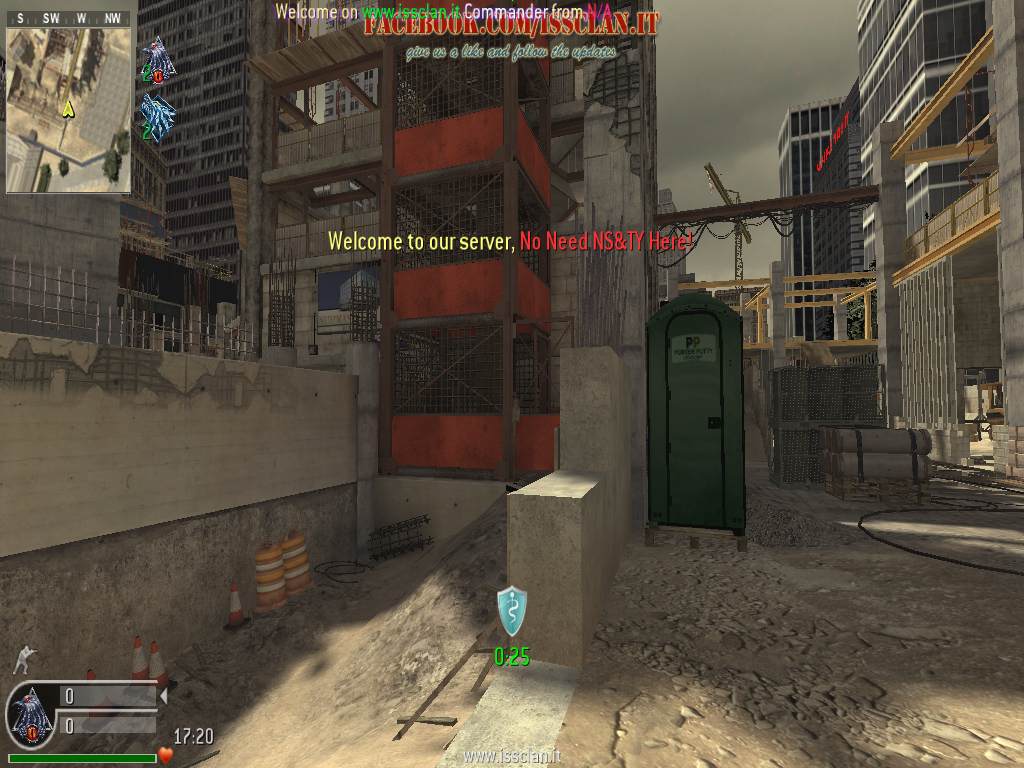This screenshot has width=1024, height=768.
Task: Select the team emblem in the score panel
Action: click(x=30, y=716)
